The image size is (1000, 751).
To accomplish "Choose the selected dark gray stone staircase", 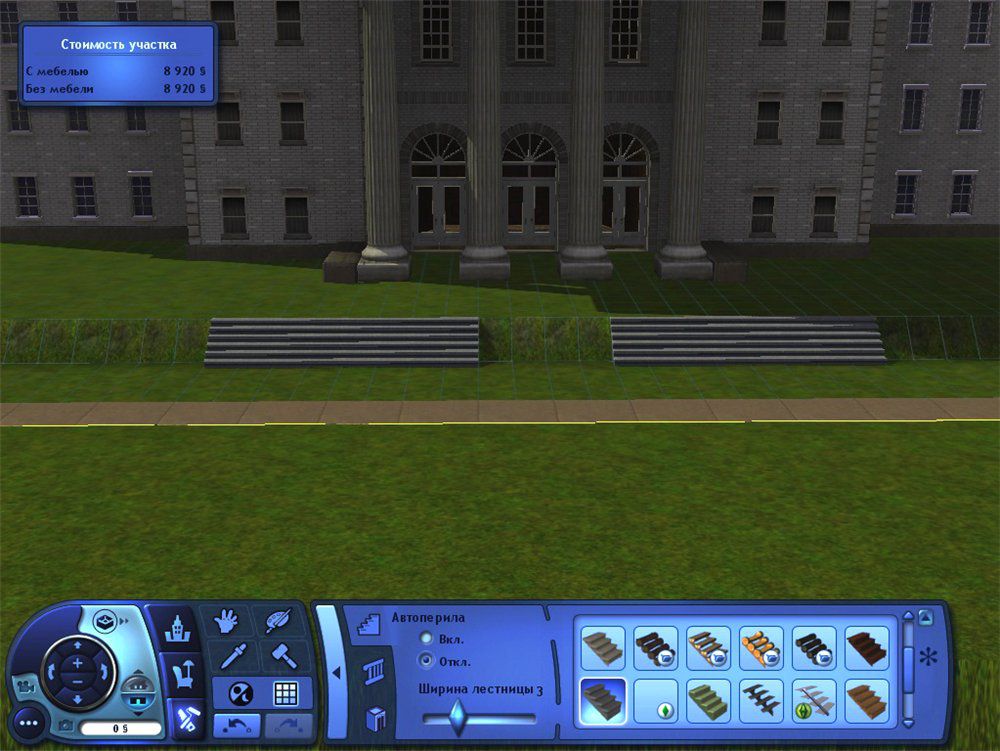I will pos(603,701).
